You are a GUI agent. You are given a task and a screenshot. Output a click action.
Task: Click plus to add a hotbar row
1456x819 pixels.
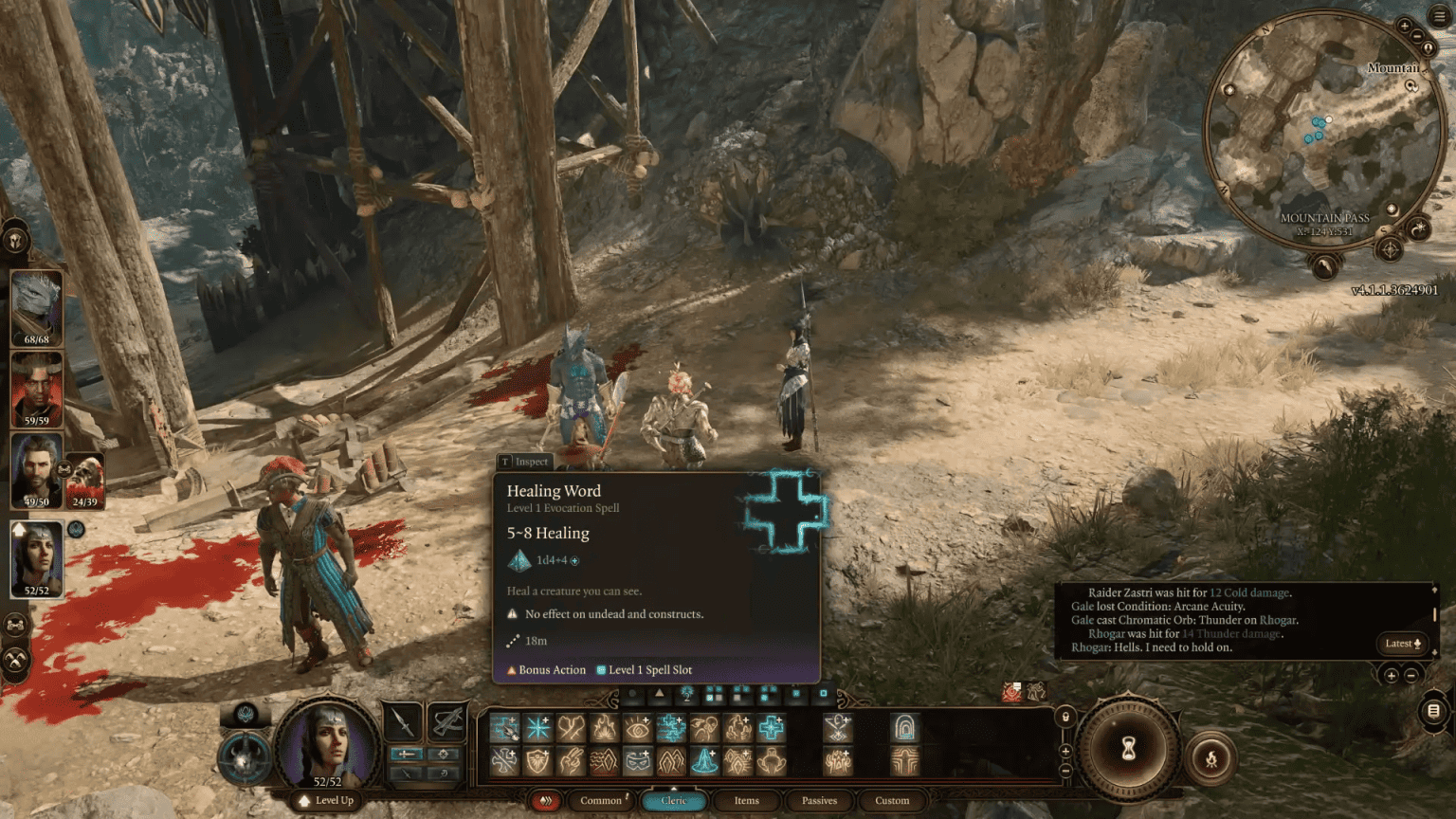[x=1064, y=750]
